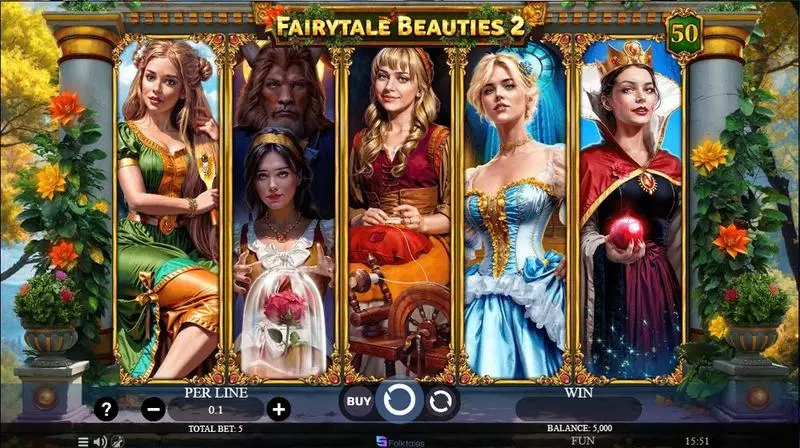
Task: Click the BUY bonus button
Action: [358, 402]
